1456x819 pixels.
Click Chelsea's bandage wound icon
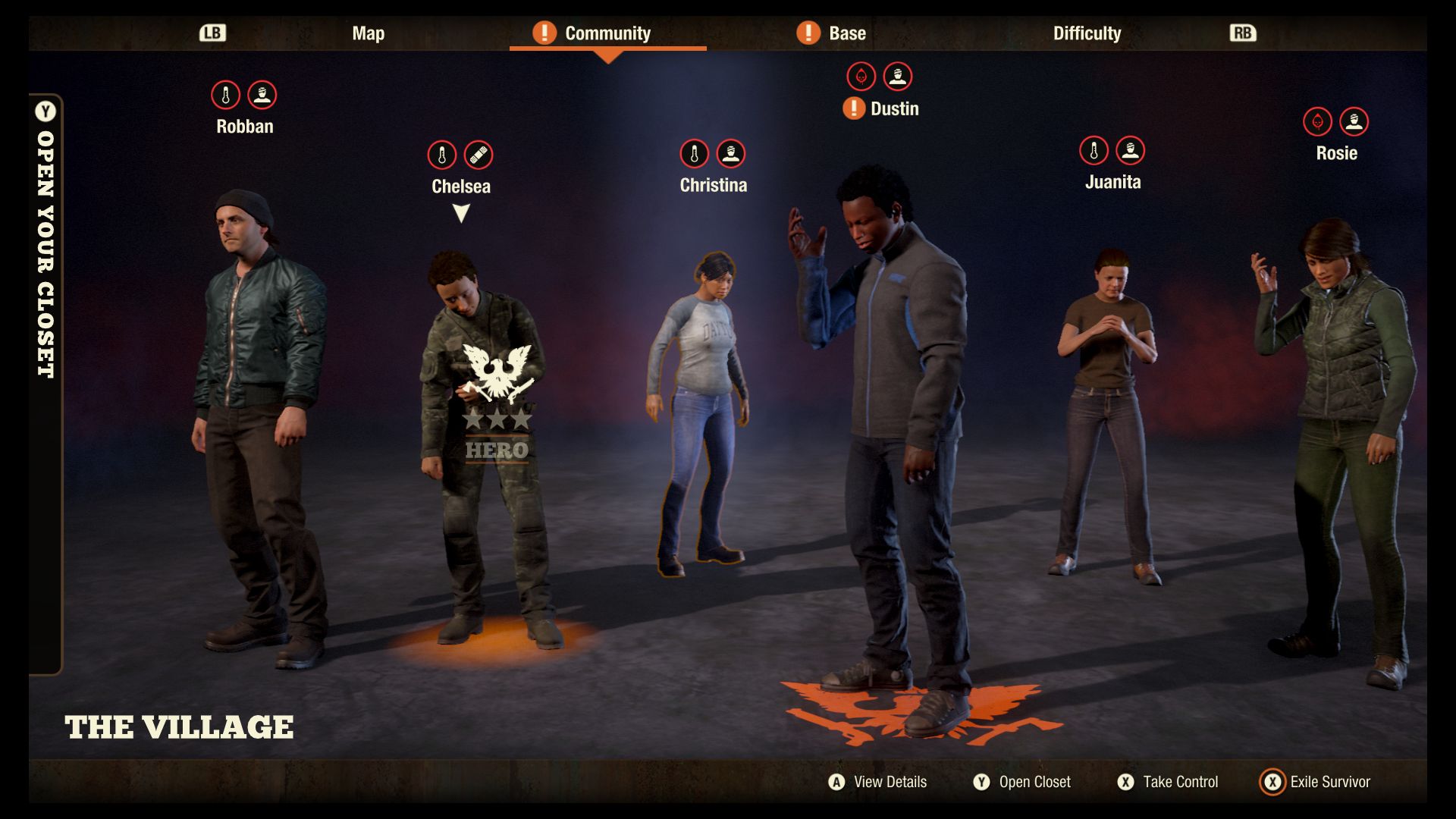point(479,155)
